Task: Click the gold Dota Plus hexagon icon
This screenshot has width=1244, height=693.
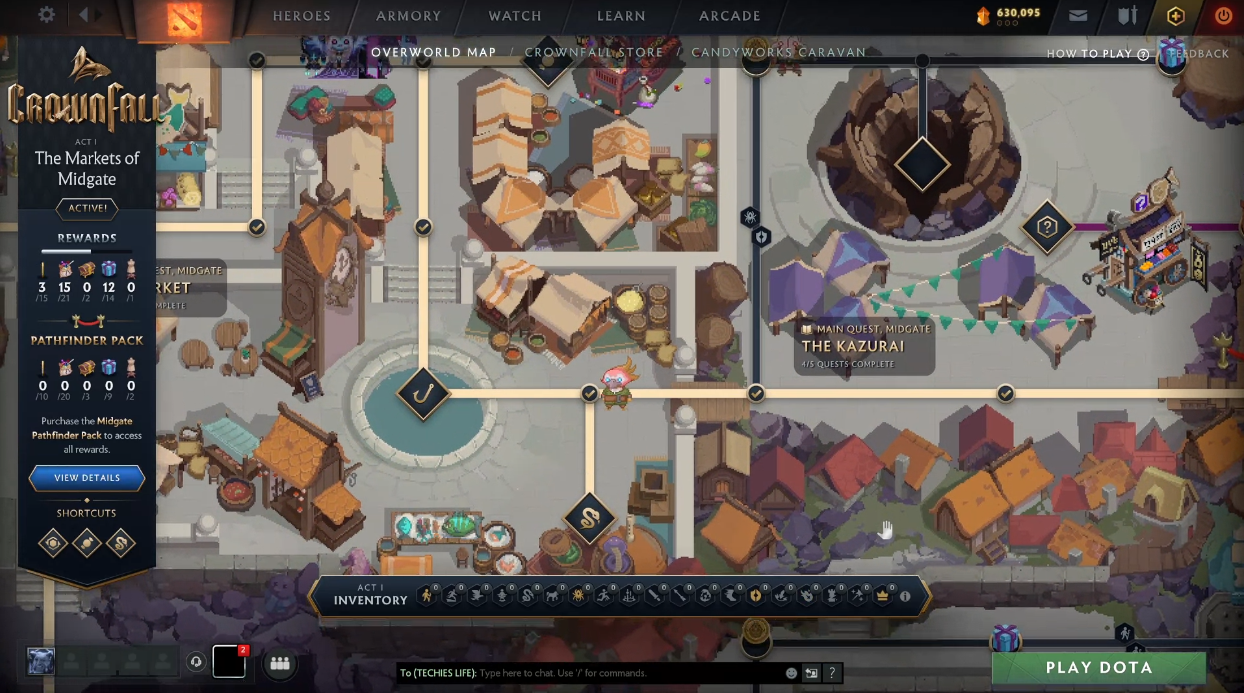Action: 1176,16
